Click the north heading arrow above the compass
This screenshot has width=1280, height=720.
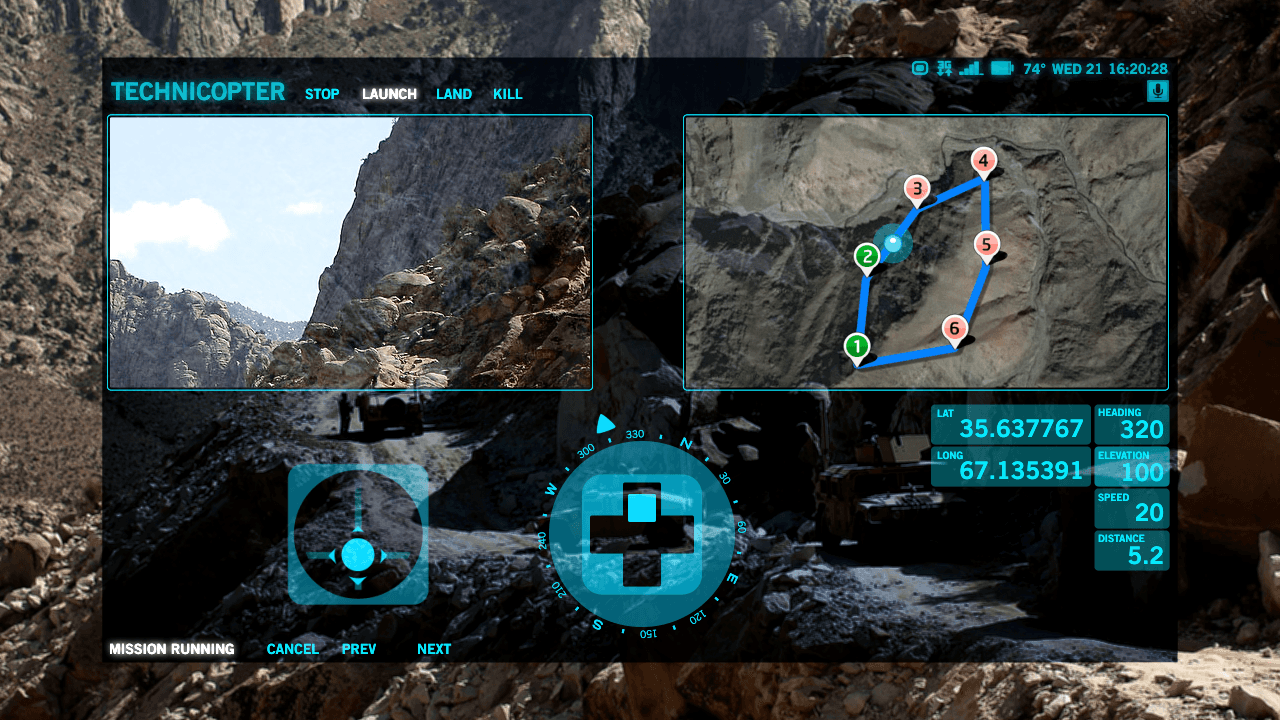click(x=603, y=424)
